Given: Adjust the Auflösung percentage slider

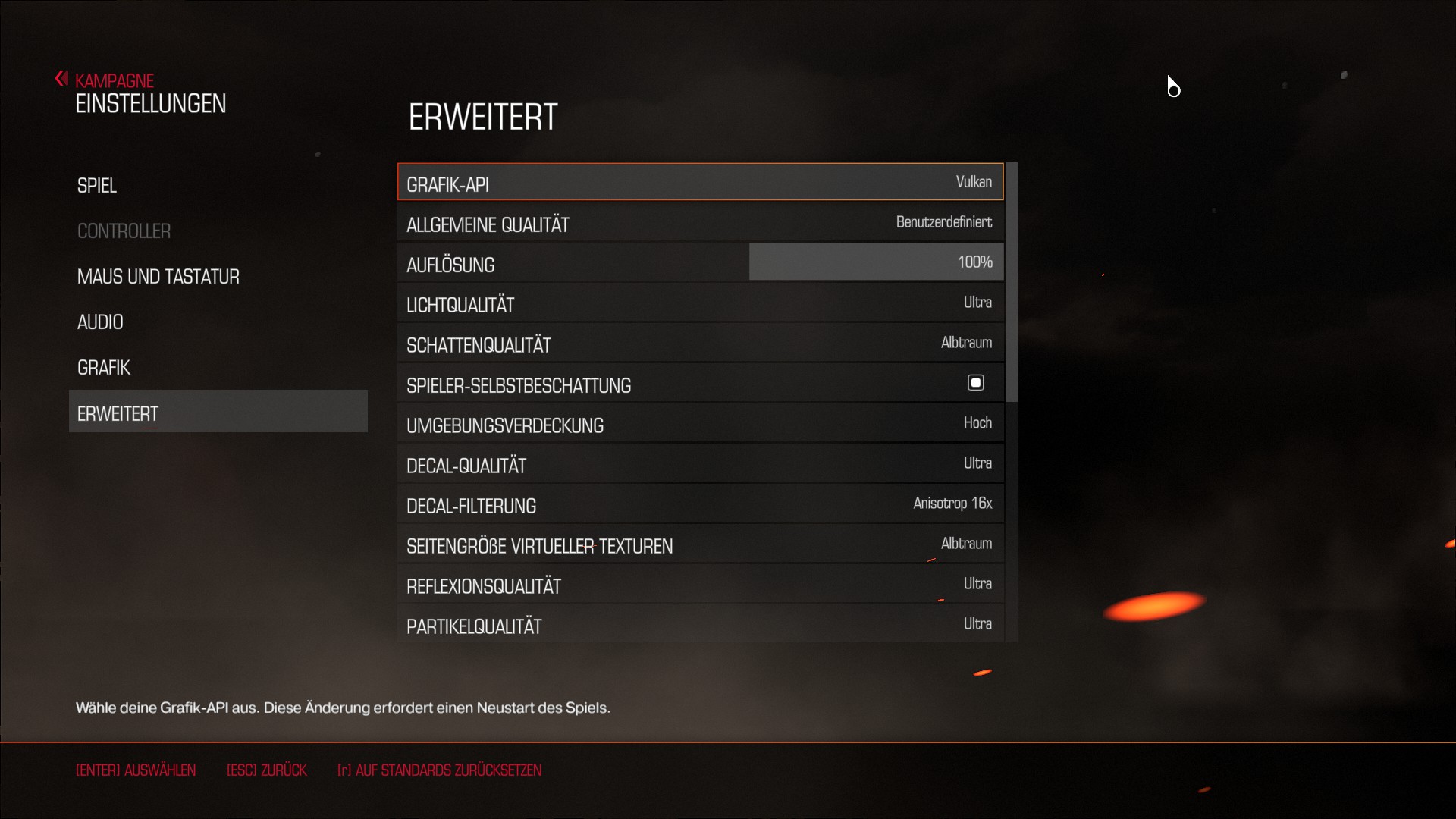Looking at the screenshot, I should coord(875,262).
